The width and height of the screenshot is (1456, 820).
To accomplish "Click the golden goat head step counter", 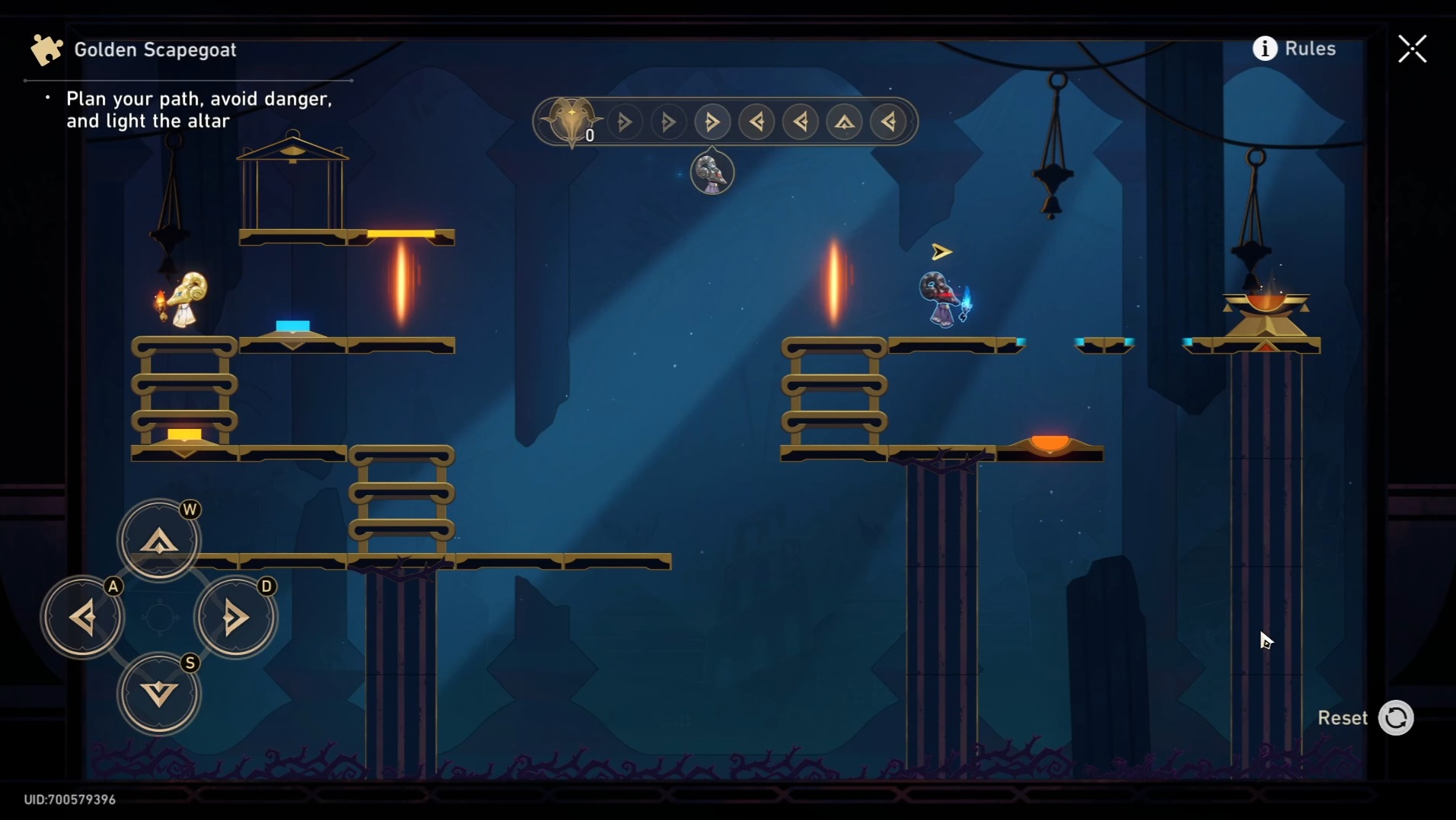I will [x=571, y=120].
